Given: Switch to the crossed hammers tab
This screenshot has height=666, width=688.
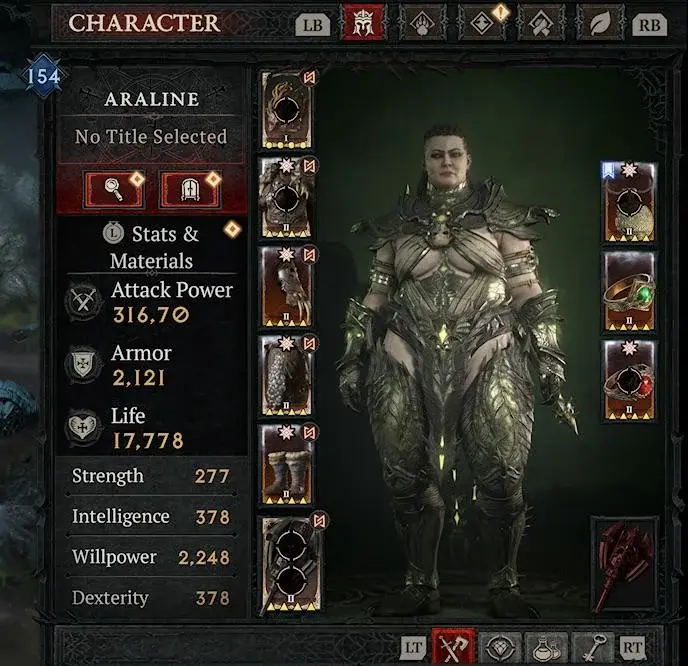Looking at the screenshot, I should 541,23.
